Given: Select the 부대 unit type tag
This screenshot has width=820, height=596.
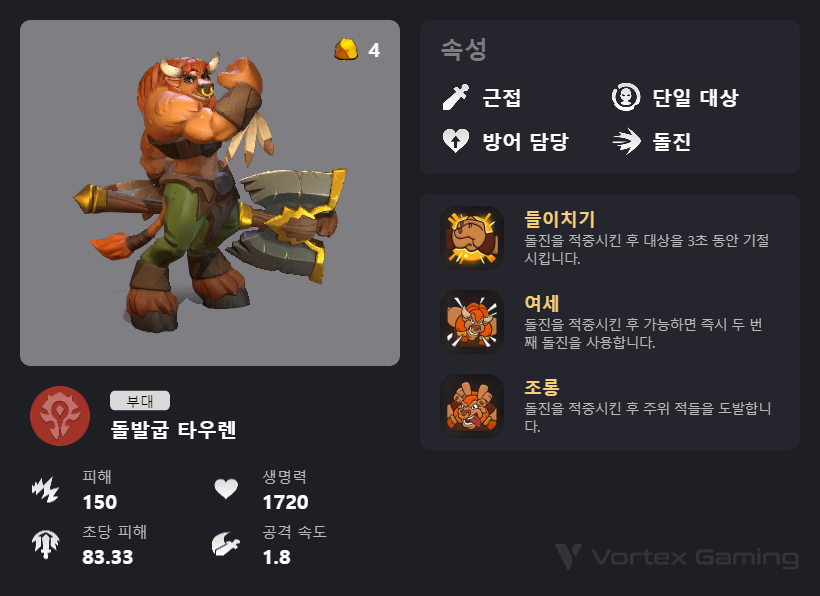Looking at the screenshot, I should pos(140,401).
